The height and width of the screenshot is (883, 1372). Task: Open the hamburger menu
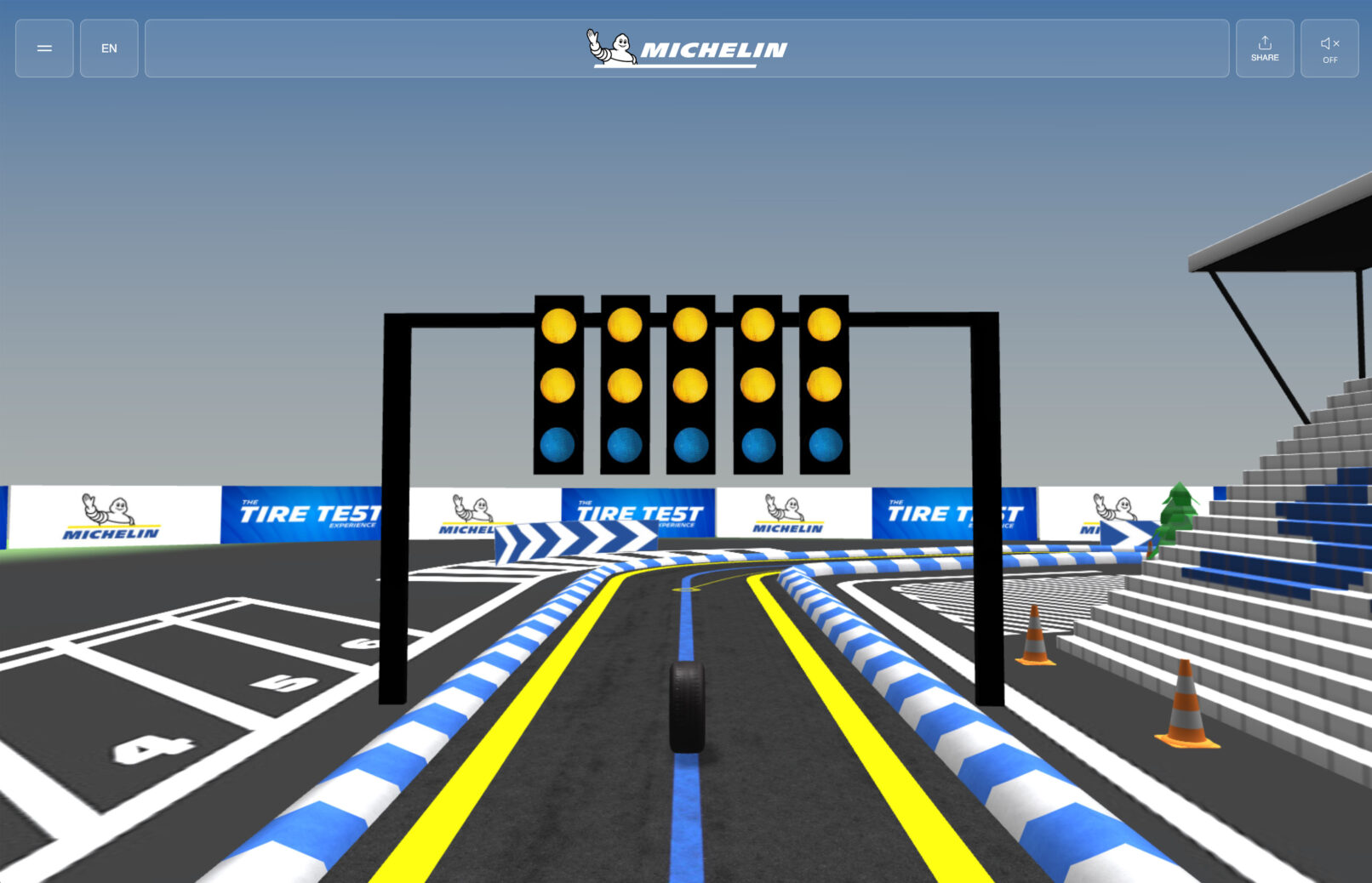coord(44,48)
